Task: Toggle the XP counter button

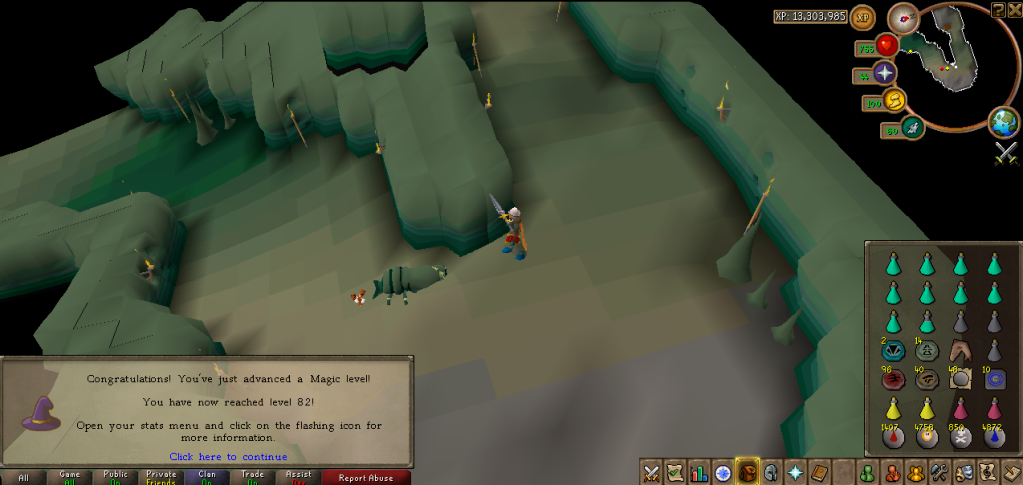Action: [x=862, y=17]
